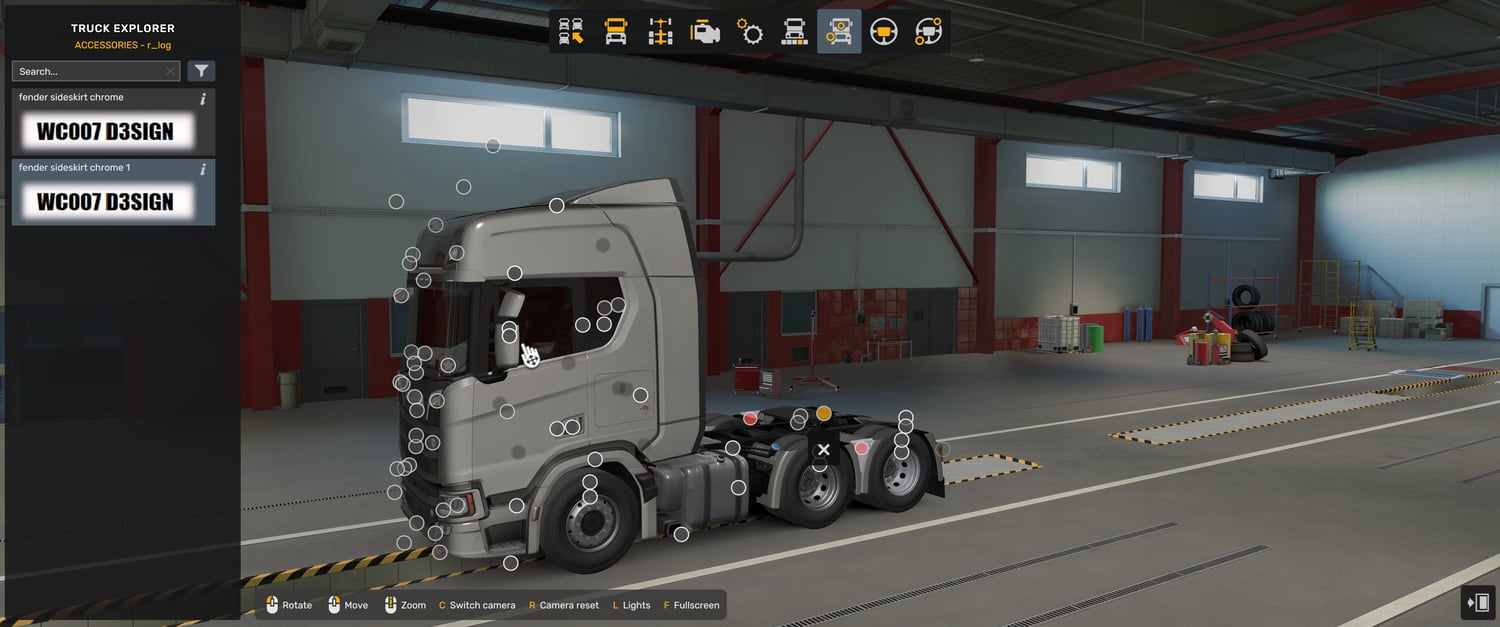Open the steering wheel interior category

(883, 32)
